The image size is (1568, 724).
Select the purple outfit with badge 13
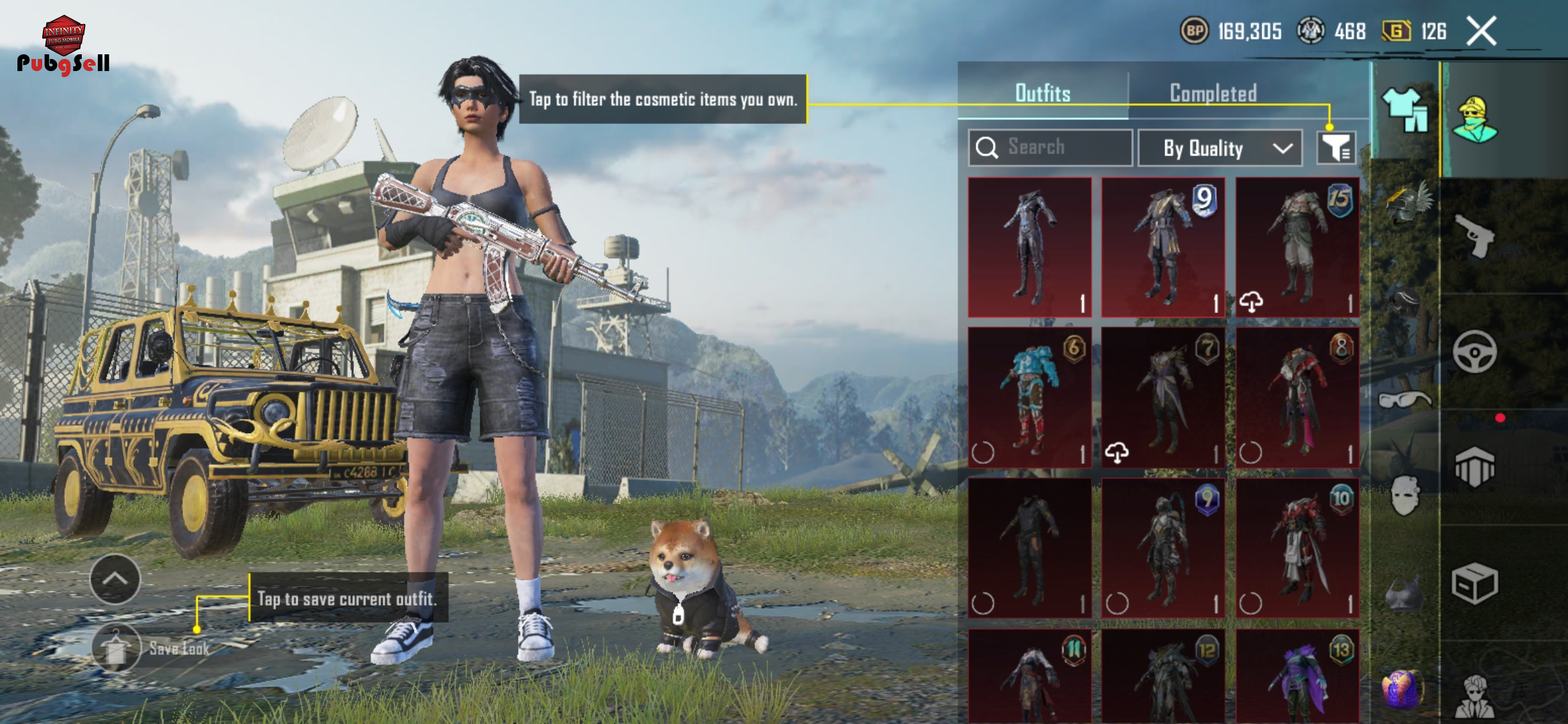coord(1297,677)
